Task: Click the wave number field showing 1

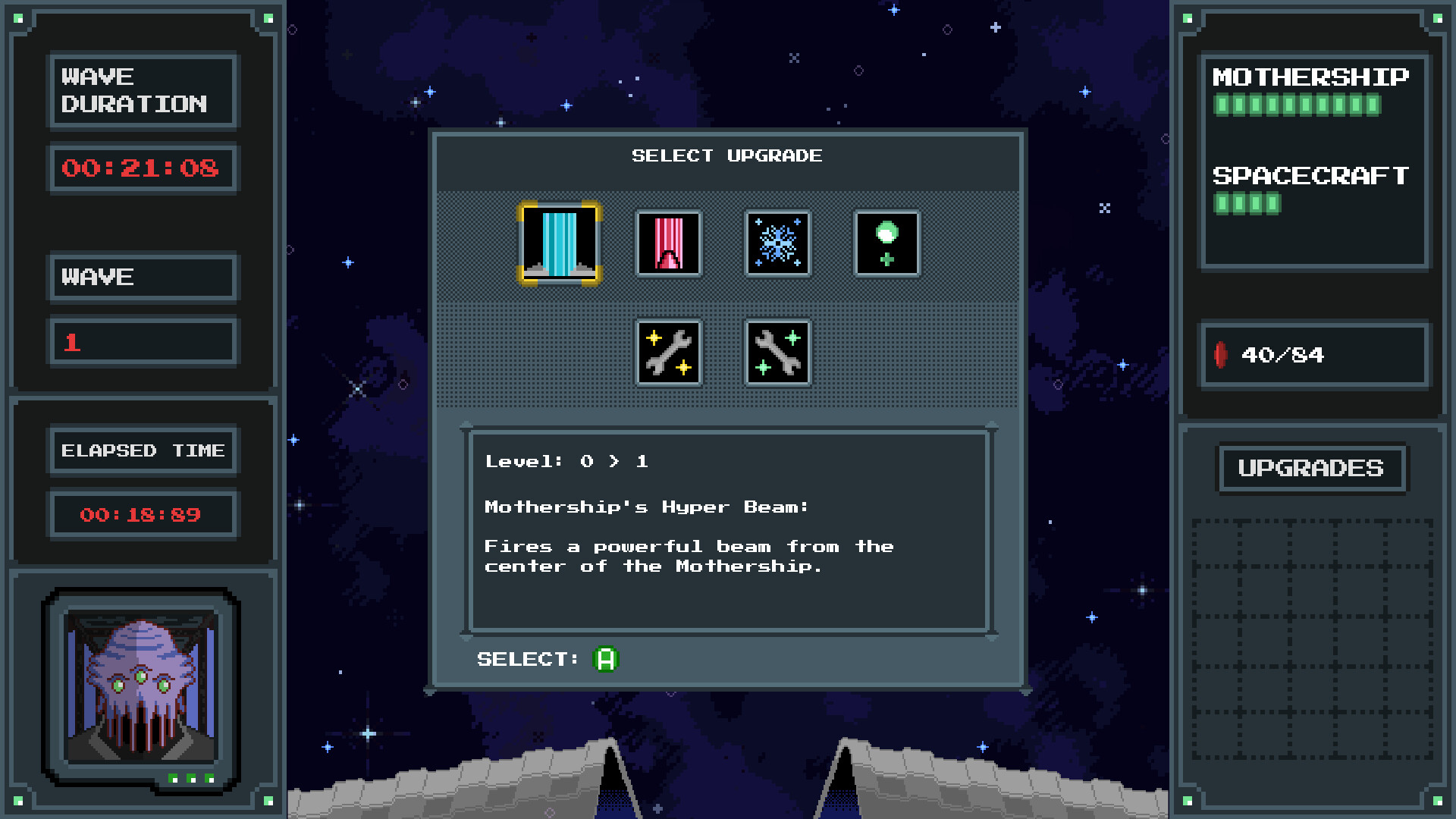Action: click(143, 341)
